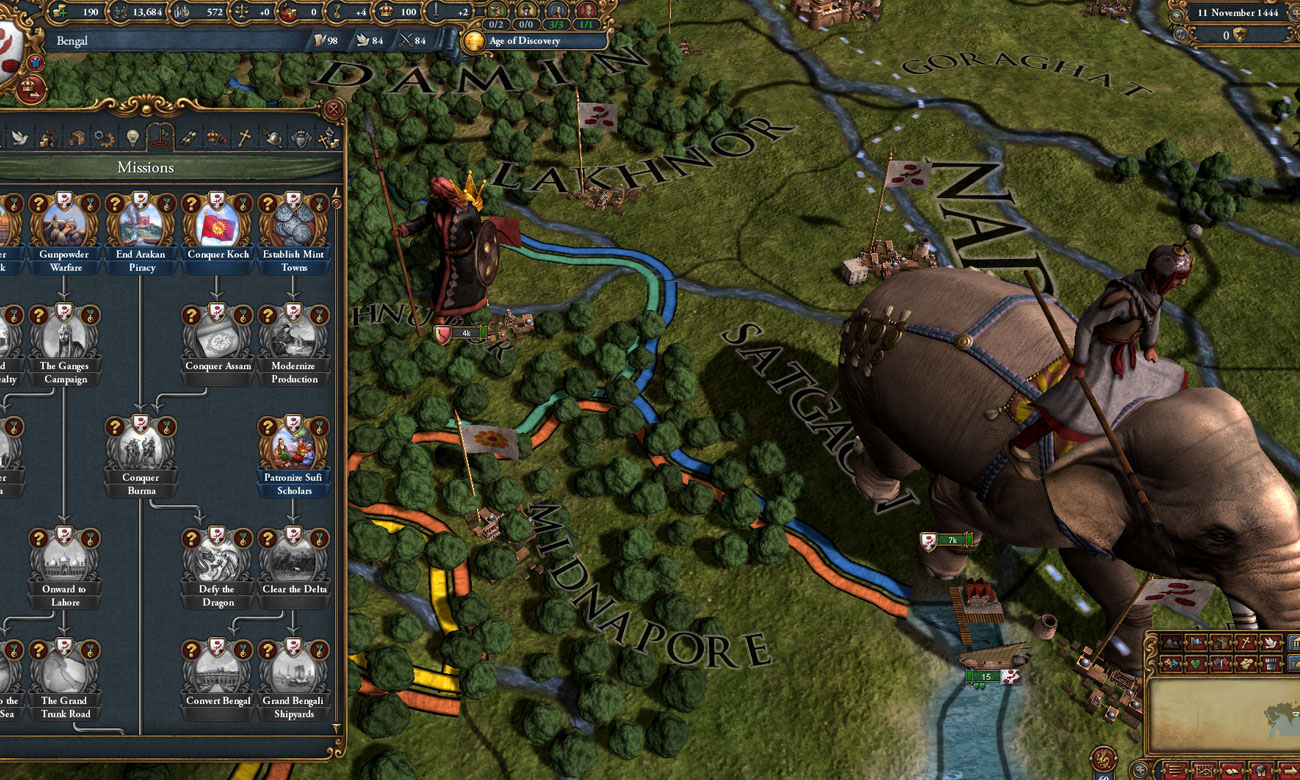Image resolution: width=1300 pixels, height=780 pixels.
Task: Open the Gunpowder Warfare mission
Action: 65,223
